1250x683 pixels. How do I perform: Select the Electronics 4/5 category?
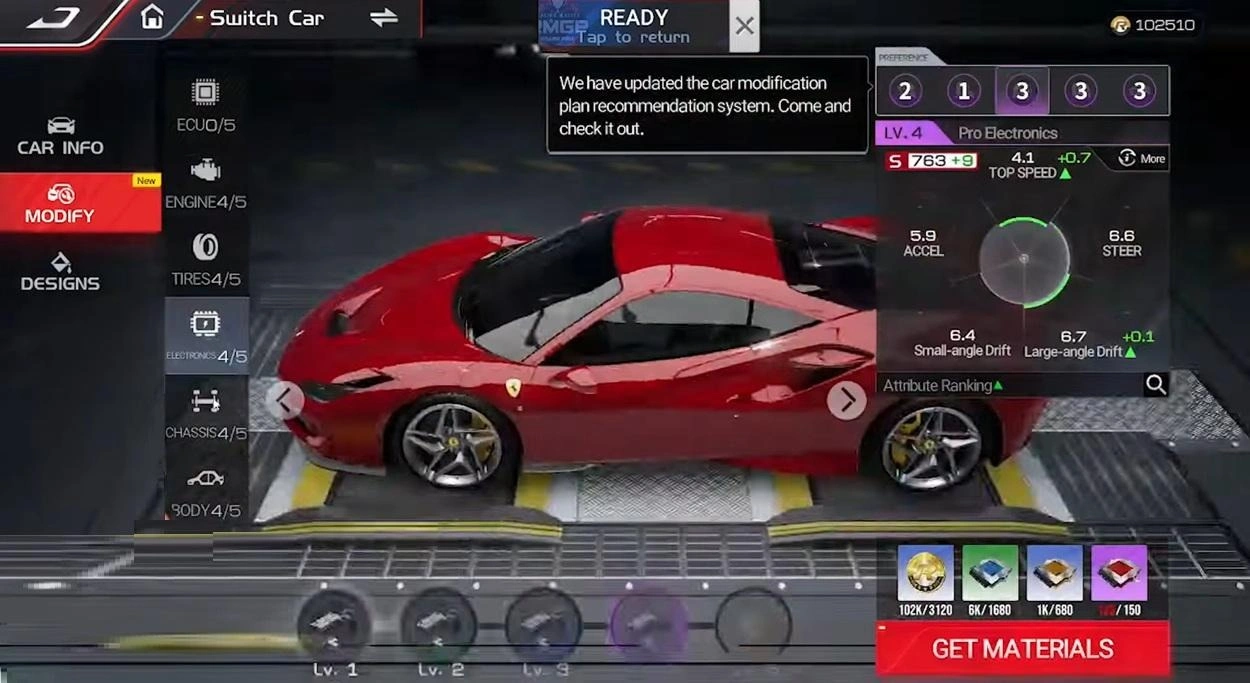coord(206,336)
